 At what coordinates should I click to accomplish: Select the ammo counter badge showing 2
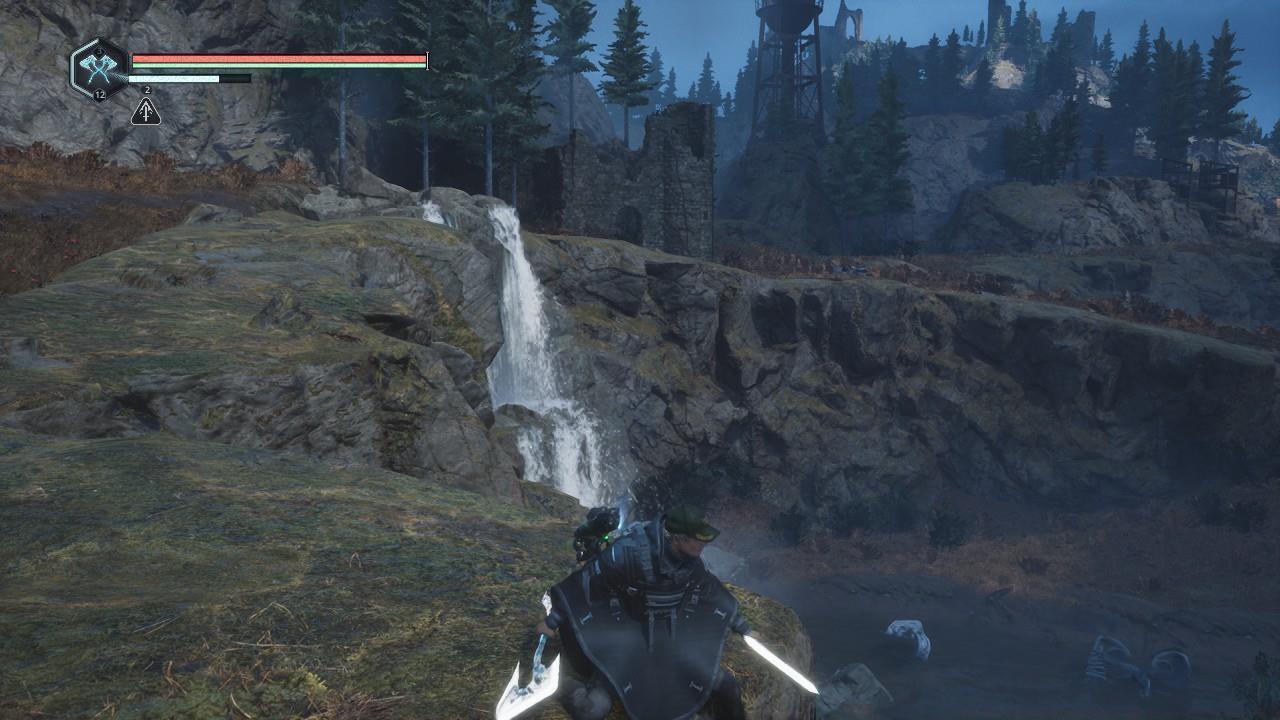click(146, 89)
